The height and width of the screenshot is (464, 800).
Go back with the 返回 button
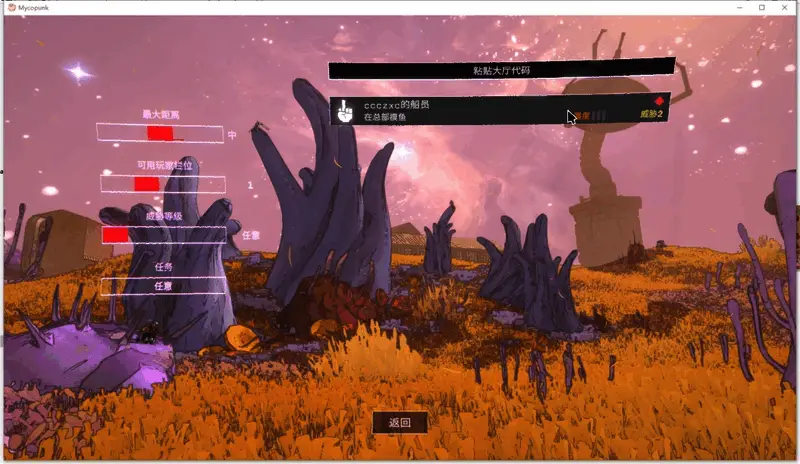pyautogui.click(x=400, y=422)
